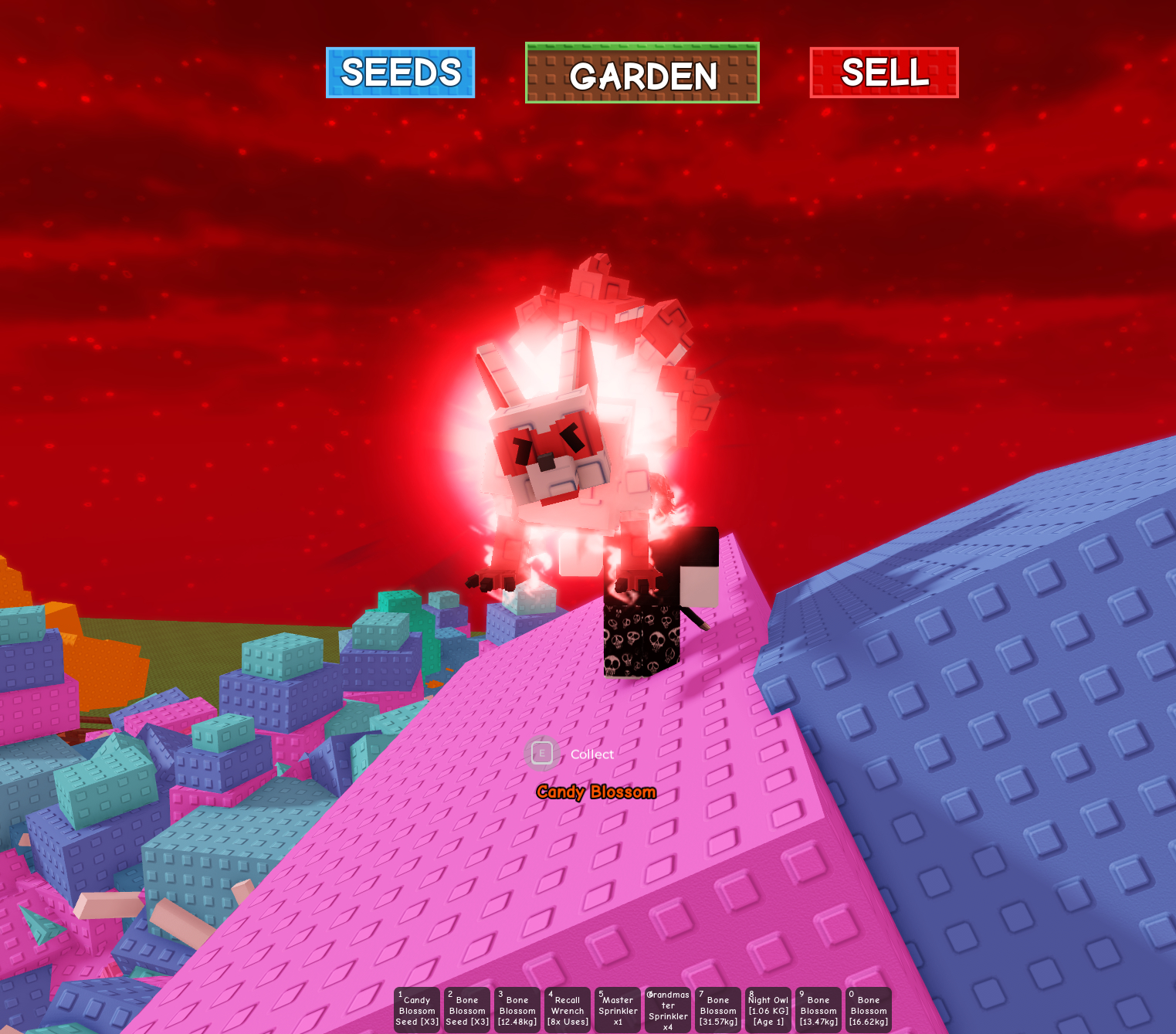This screenshot has height=1034, width=1176.
Task: Open the SEEDS shop button
Action: click(x=400, y=73)
